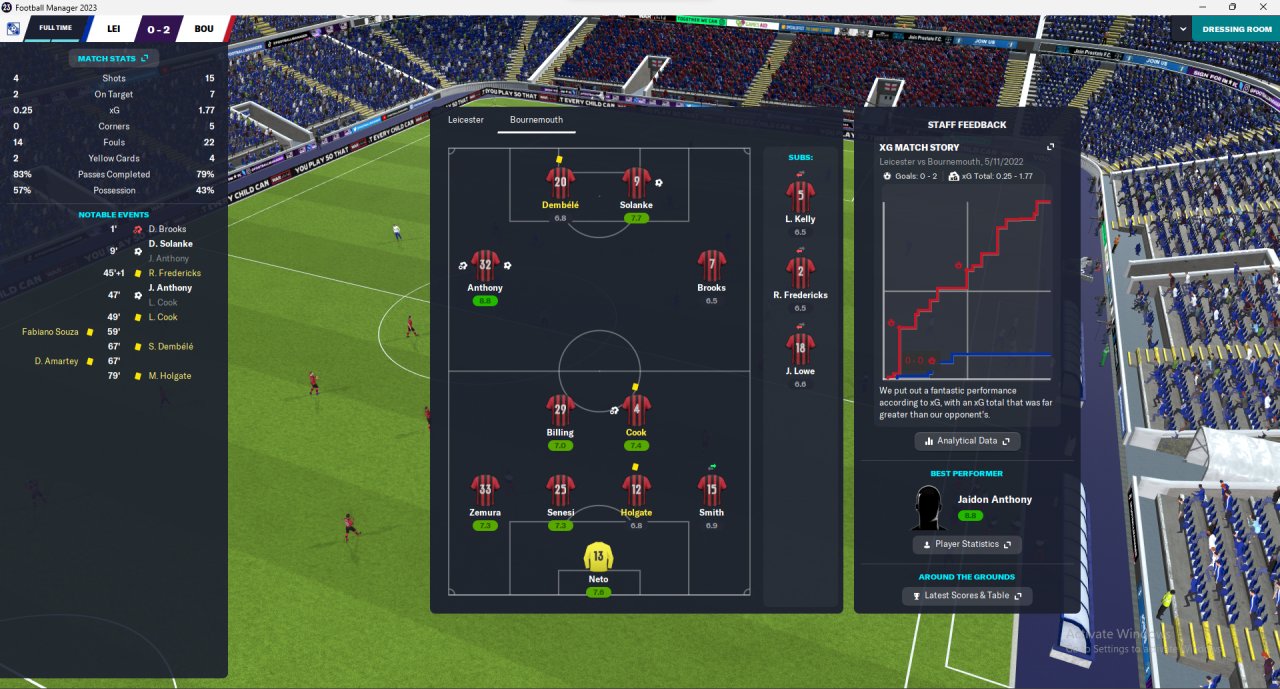Close the Football Manager 2023 window
This screenshot has height=689, width=1280.
coord(1263,7)
